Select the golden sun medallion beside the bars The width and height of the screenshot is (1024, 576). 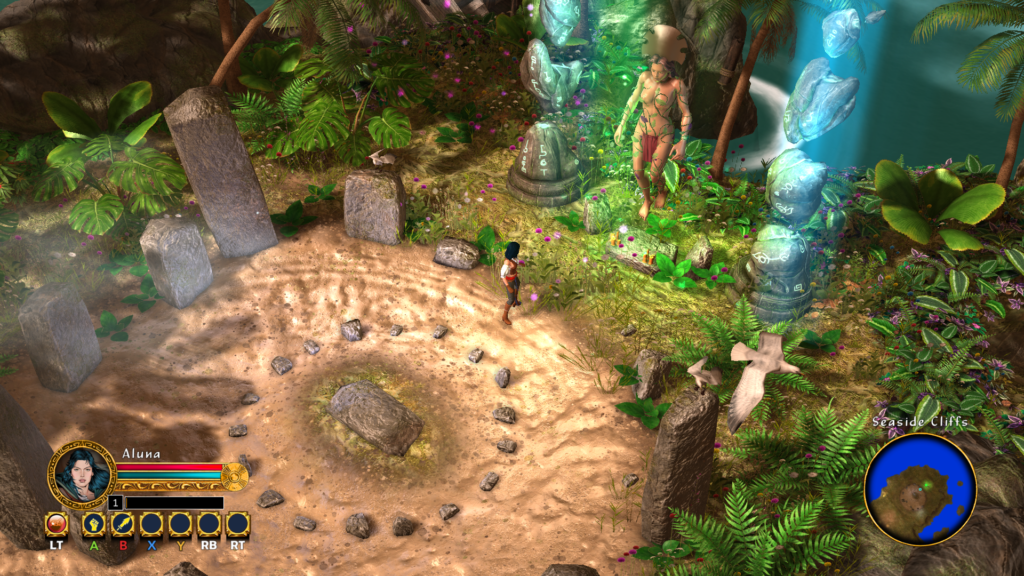coord(235,475)
